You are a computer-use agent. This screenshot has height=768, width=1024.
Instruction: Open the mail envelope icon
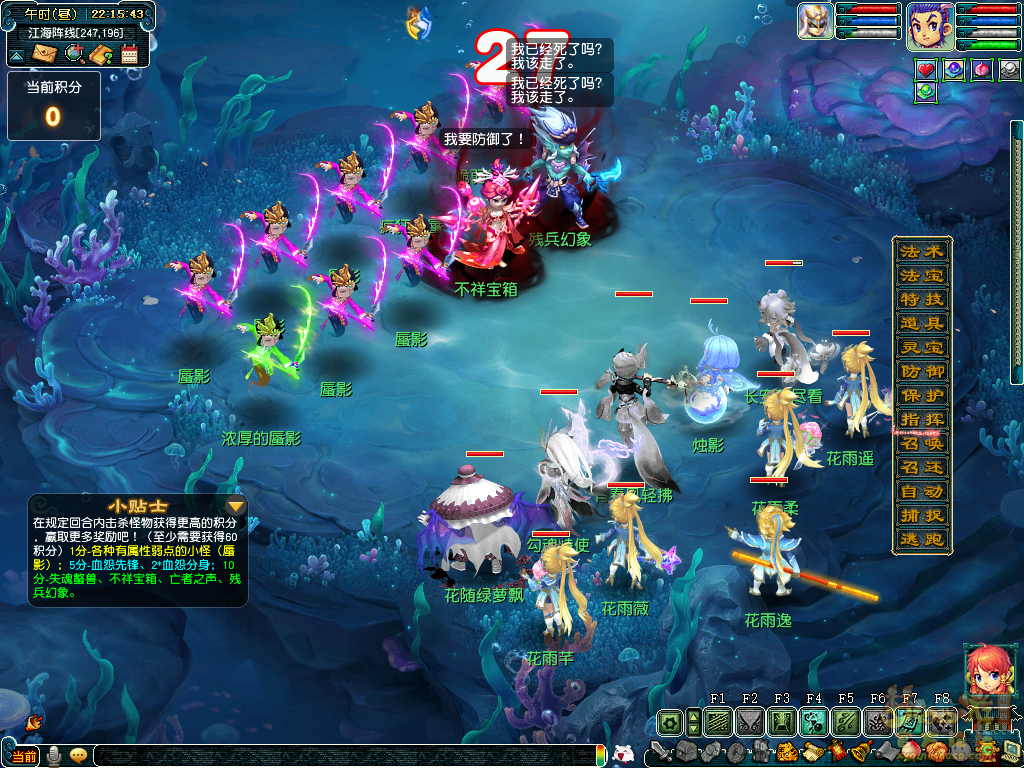(x=46, y=54)
